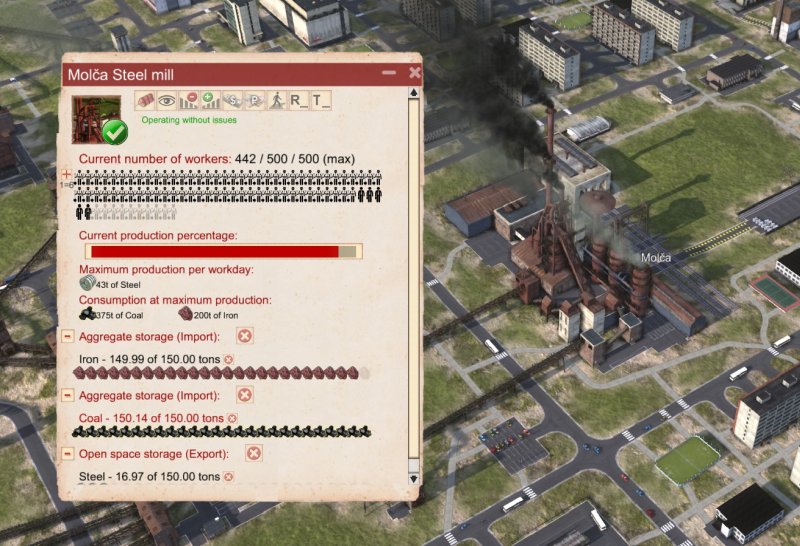The width and height of the screenshot is (800, 546).
Task: Select the barrel demolish icon in the toolbar
Action: tap(145, 100)
